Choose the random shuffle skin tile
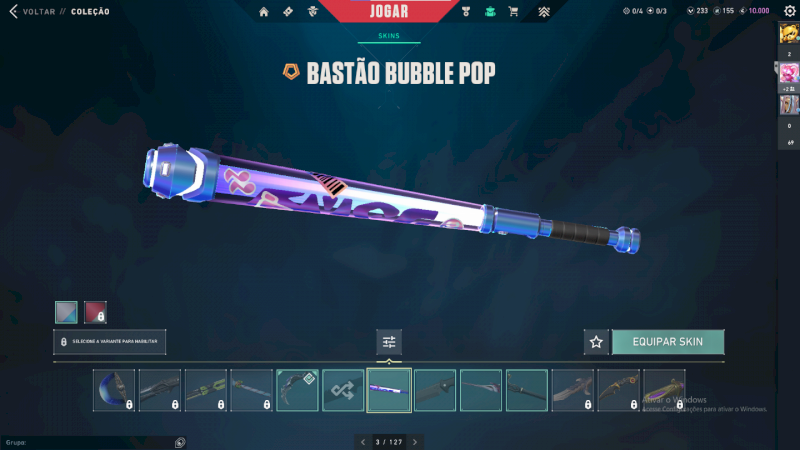Image resolution: width=800 pixels, height=450 pixels. [x=343, y=390]
